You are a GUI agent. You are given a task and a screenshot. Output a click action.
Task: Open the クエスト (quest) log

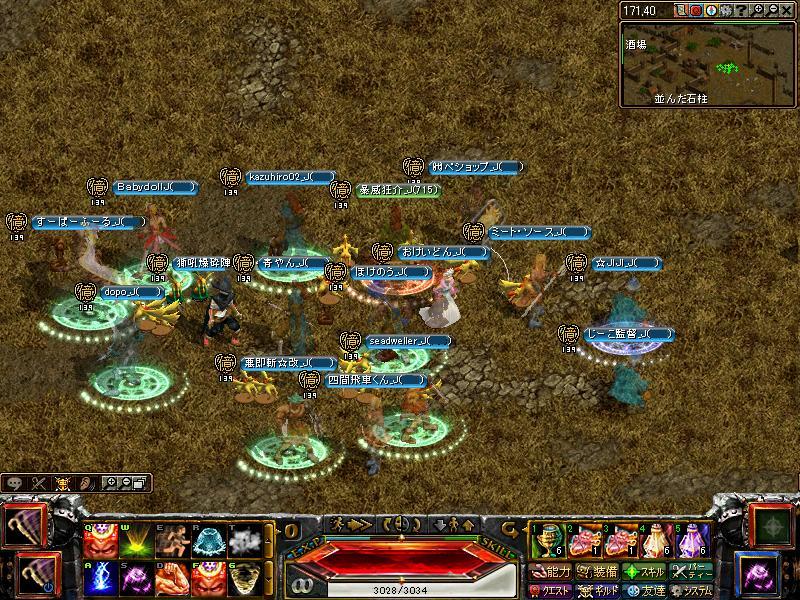(x=549, y=590)
